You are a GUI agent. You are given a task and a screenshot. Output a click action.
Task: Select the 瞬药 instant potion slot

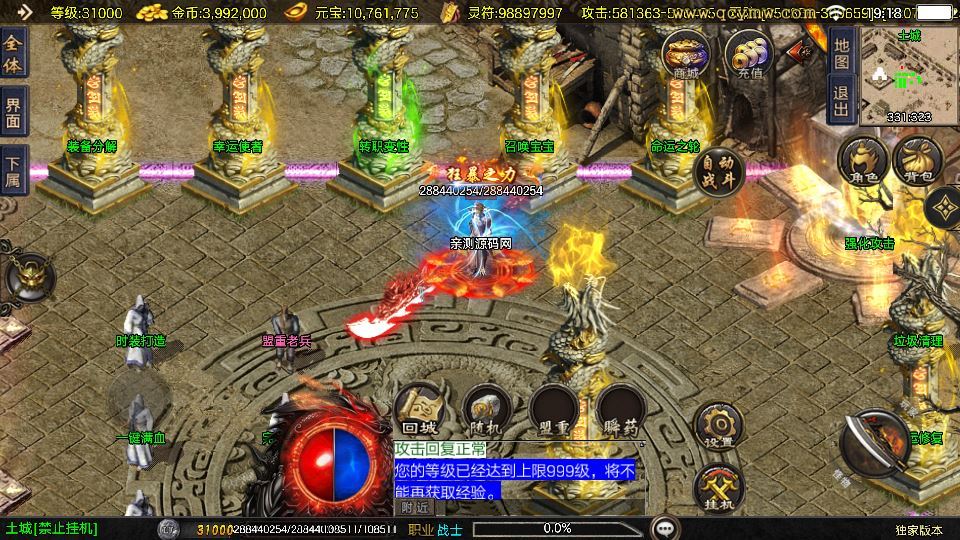click(619, 411)
